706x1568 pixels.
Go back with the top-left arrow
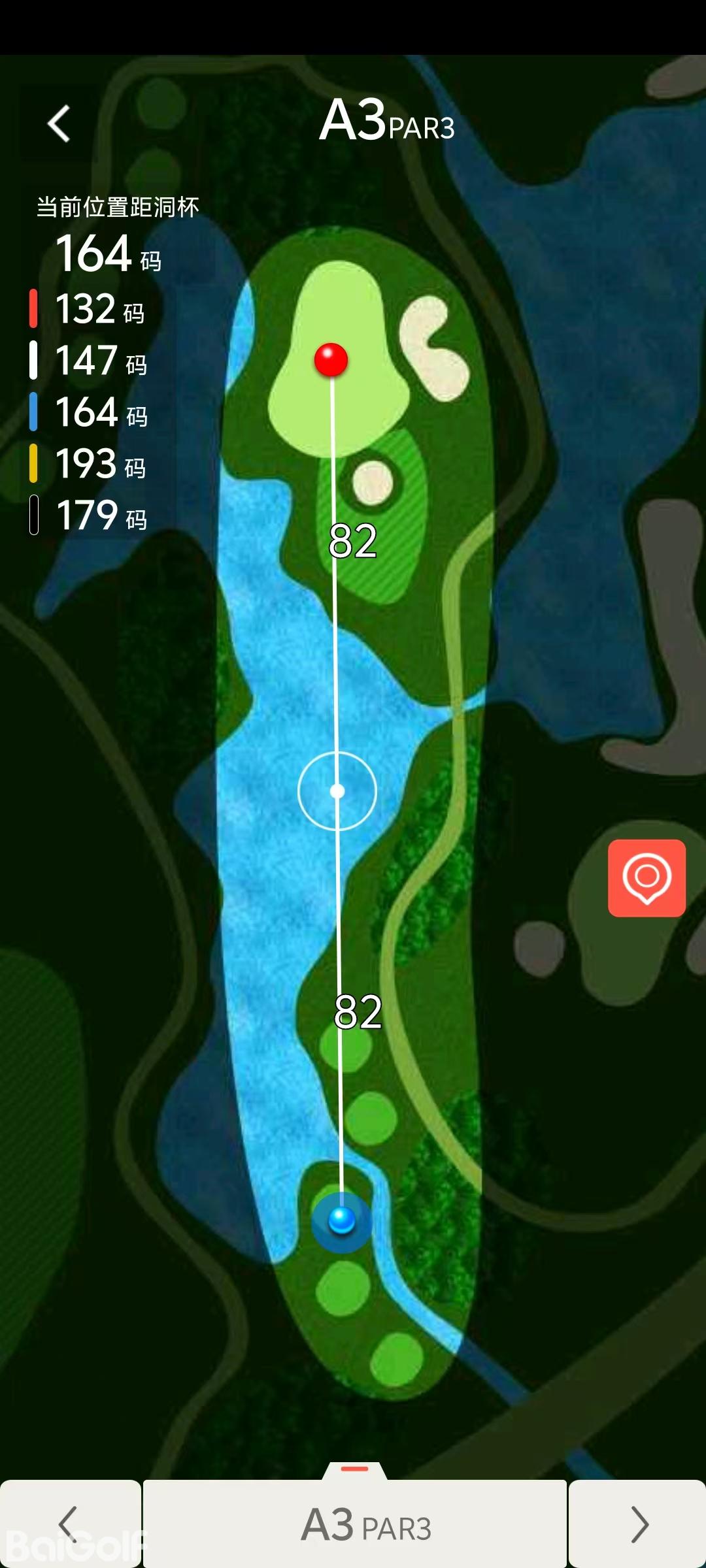coord(59,123)
